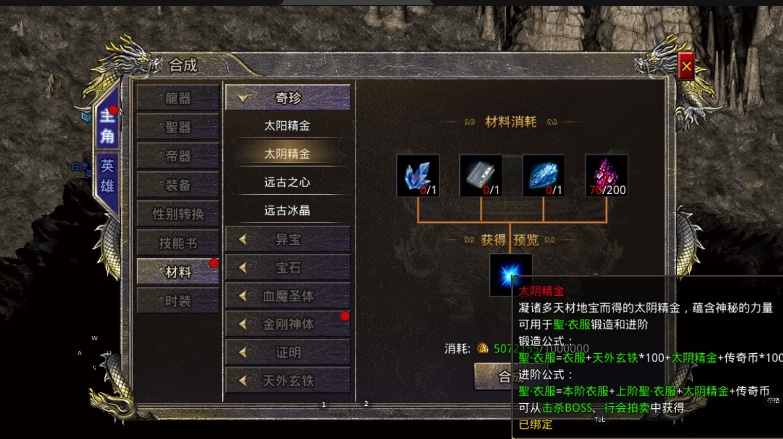Screen dimensions: 783x439
Task: Select the 远古冰晶 recipe
Action: coord(287,210)
